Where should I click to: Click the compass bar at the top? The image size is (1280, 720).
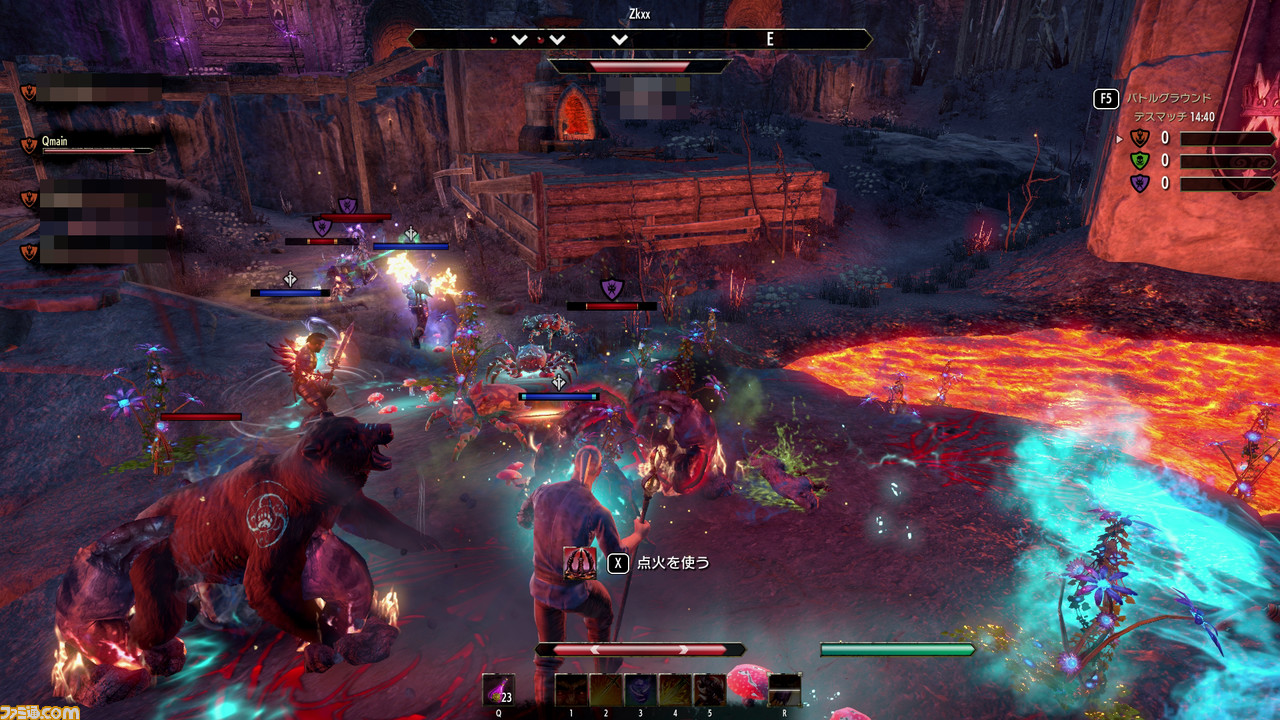640,39
